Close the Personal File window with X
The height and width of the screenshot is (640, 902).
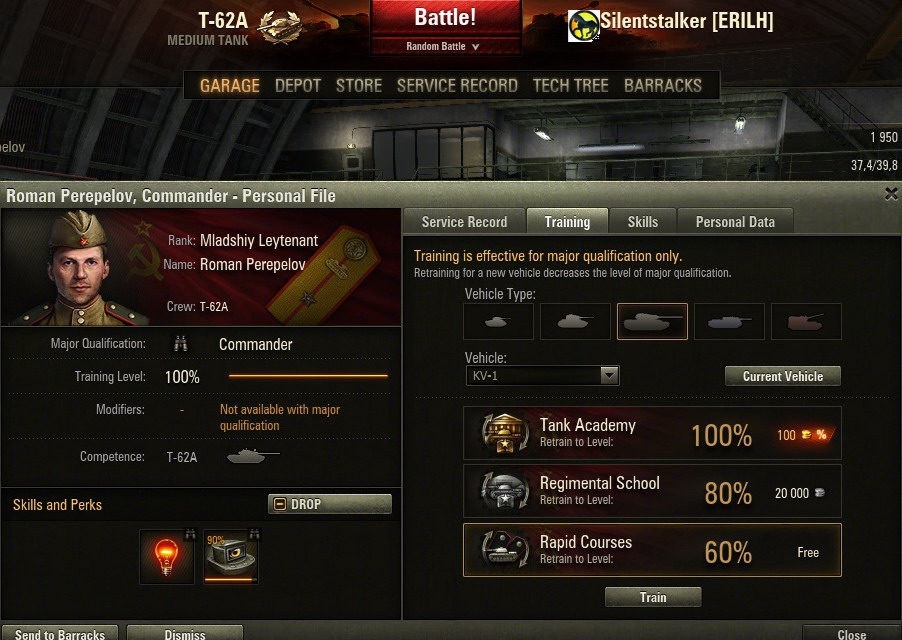pos(891,194)
